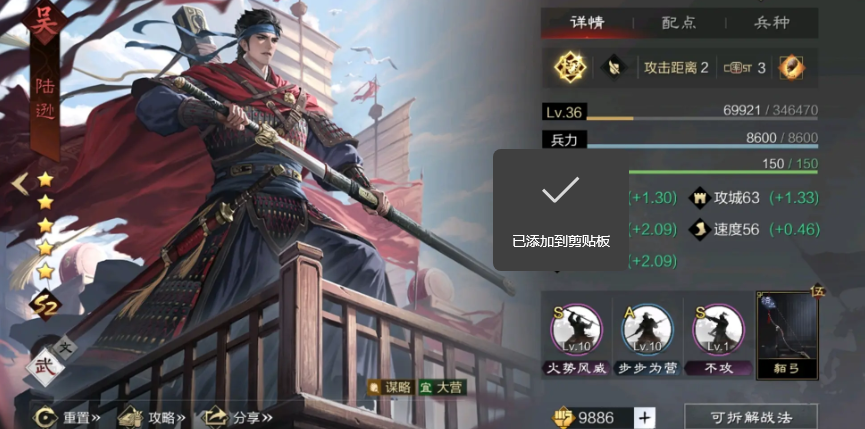Share this general via 分享
The height and width of the screenshot is (429, 865).
click(236, 417)
